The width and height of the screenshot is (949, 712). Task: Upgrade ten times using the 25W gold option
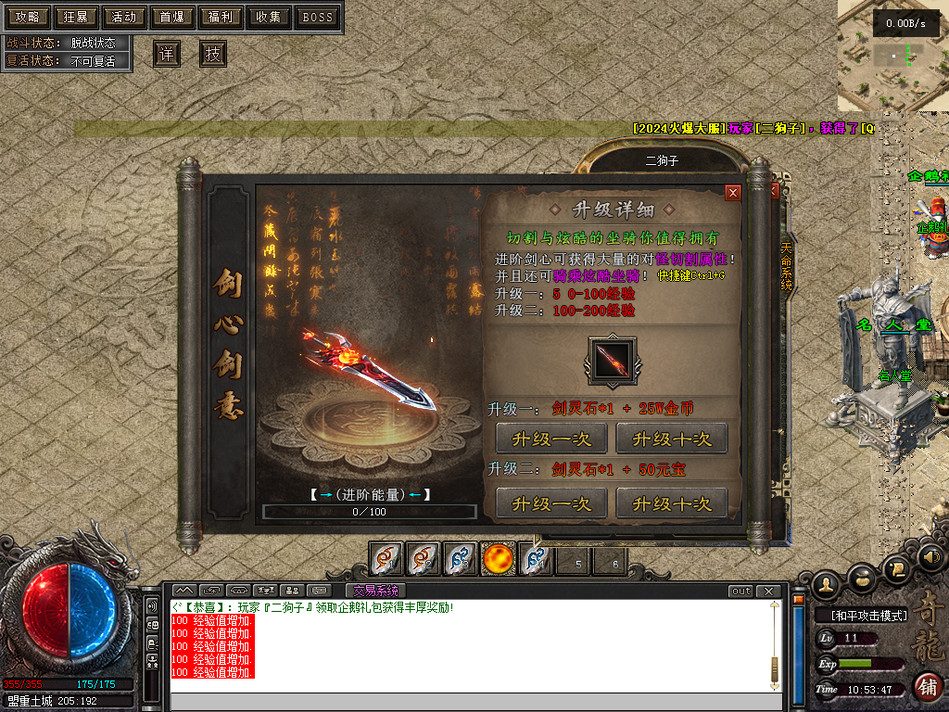click(670, 438)
